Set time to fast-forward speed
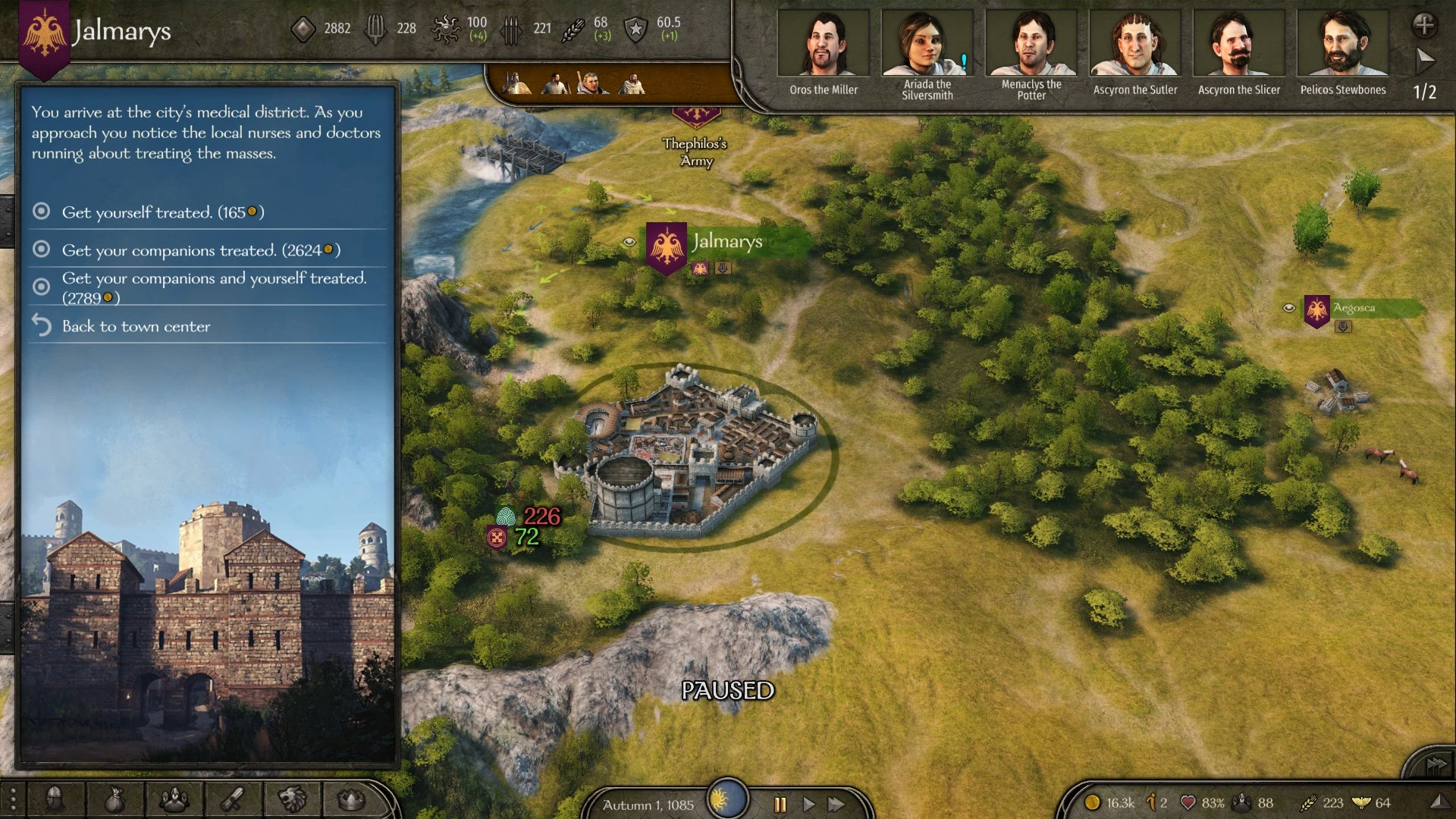Viewport: 1456px width, 819px height. coord(836,804)
